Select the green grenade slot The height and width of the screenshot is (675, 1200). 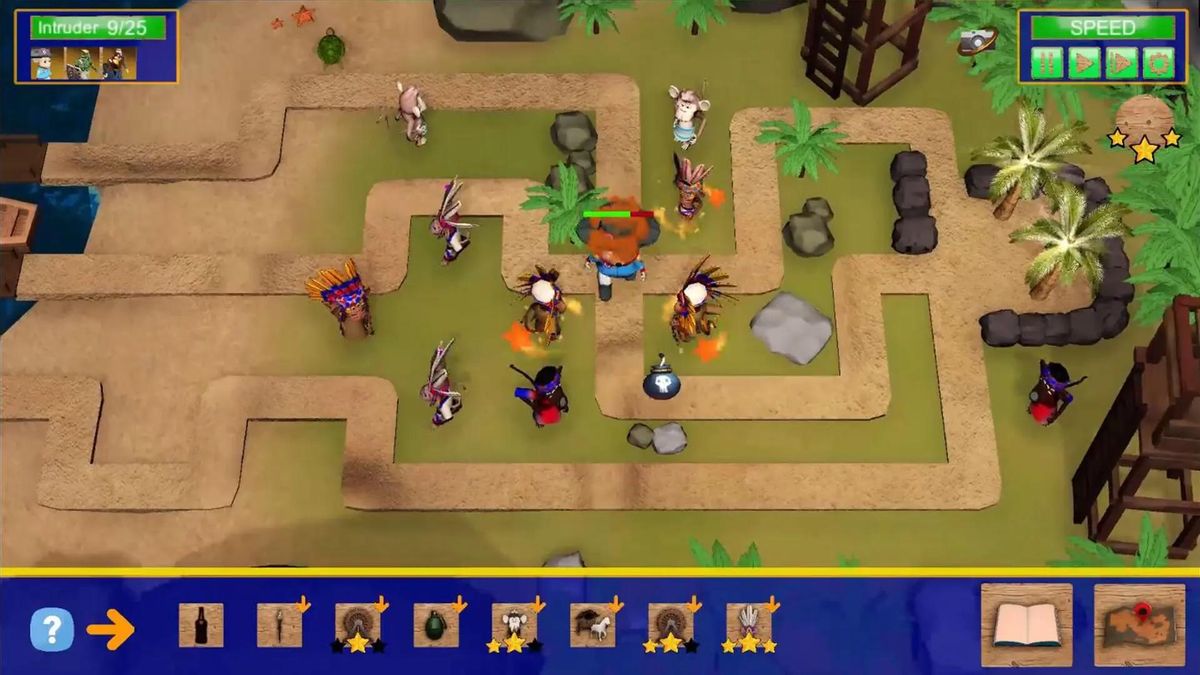click(x=435, y=625)
